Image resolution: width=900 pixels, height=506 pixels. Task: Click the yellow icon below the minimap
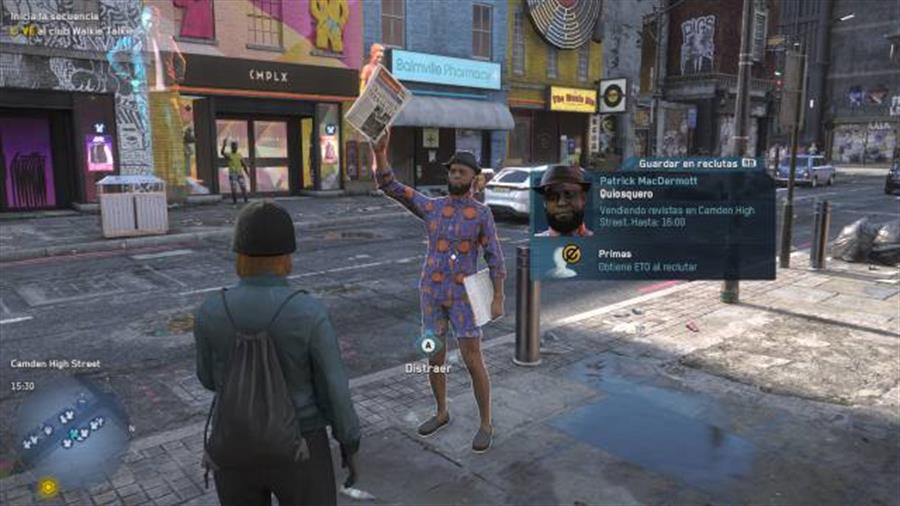click(47, 487)
